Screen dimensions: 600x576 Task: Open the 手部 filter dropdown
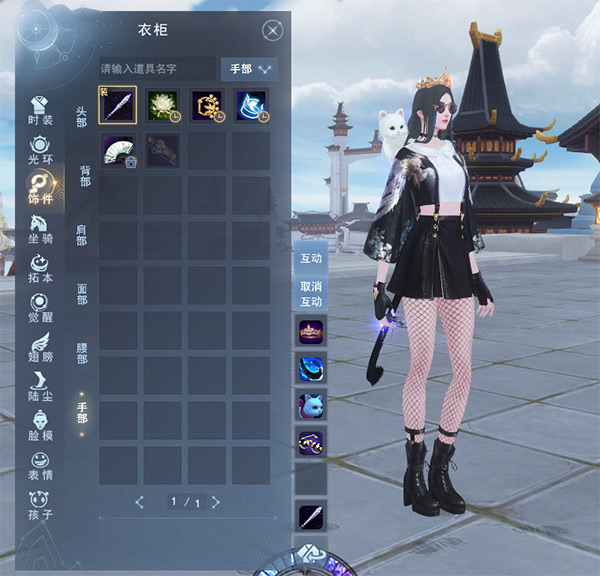(250, 69)
